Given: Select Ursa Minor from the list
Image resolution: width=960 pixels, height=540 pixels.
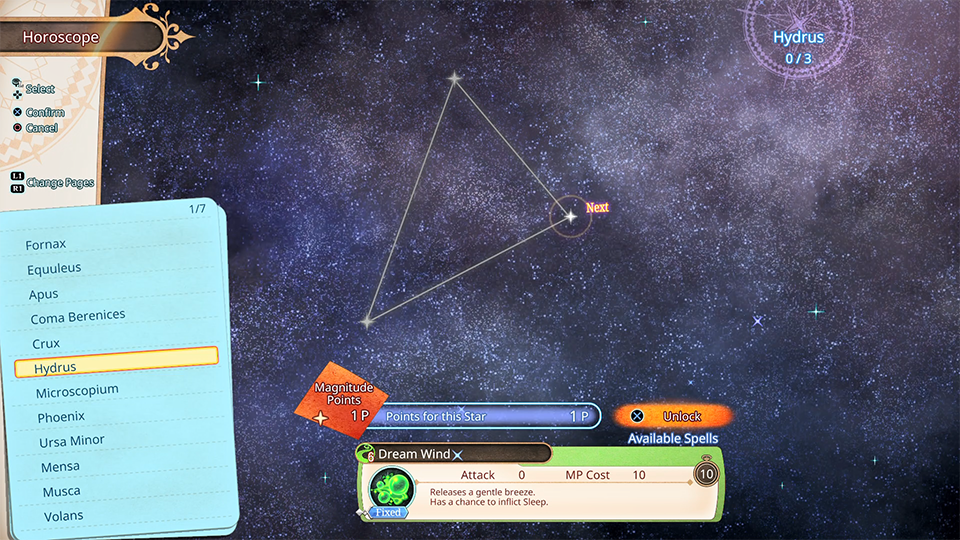Looking at the screenshot, I should 71,441.
